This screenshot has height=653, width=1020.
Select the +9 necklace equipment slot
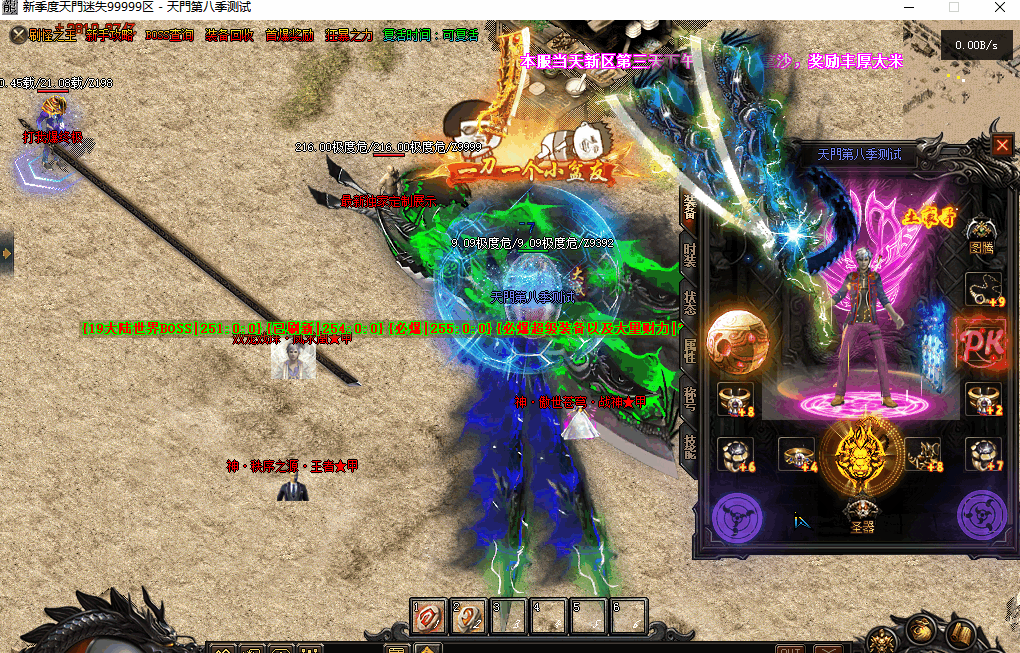pos(982,289)
